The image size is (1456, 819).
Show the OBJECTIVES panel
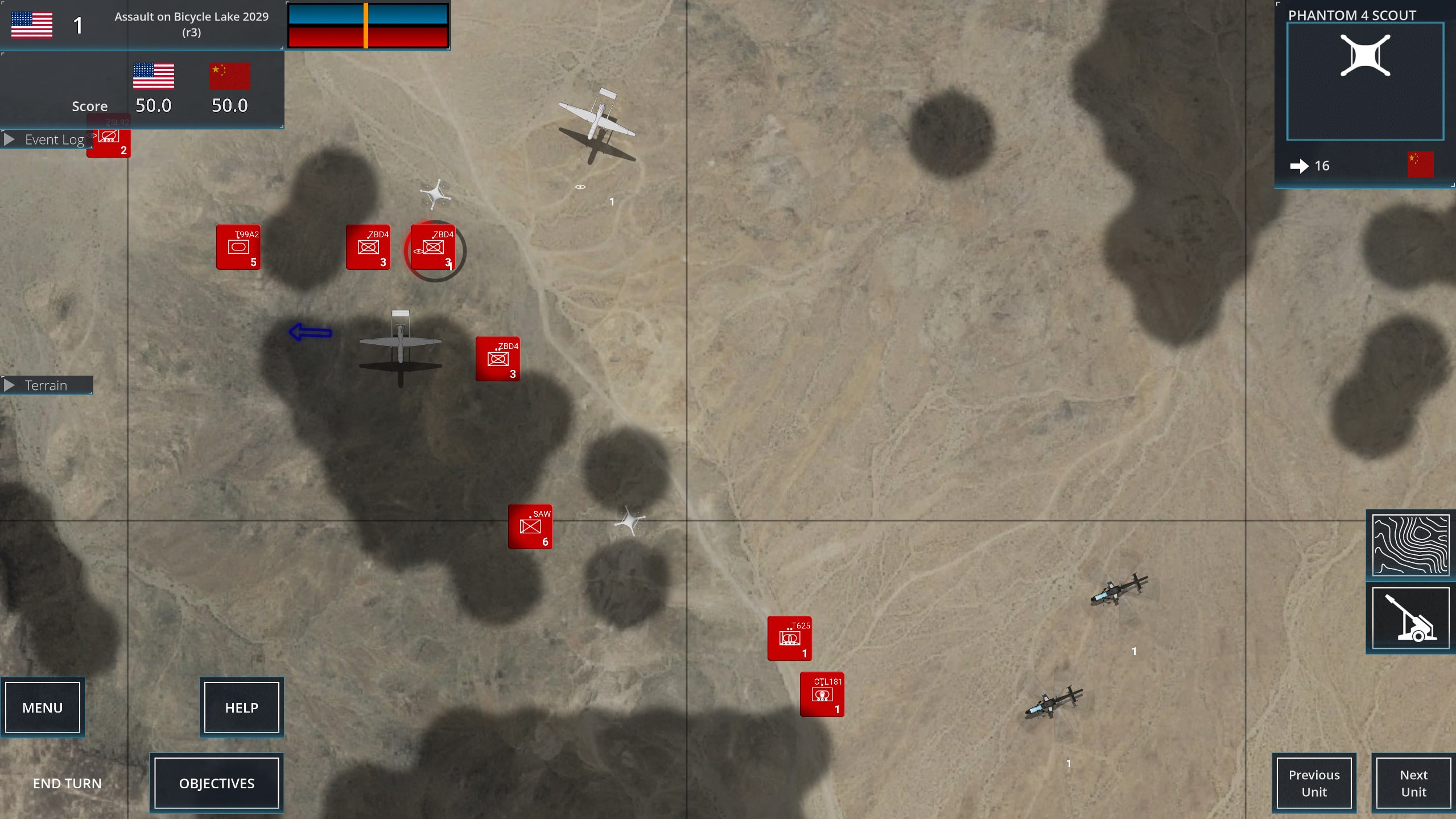point(217,783)
